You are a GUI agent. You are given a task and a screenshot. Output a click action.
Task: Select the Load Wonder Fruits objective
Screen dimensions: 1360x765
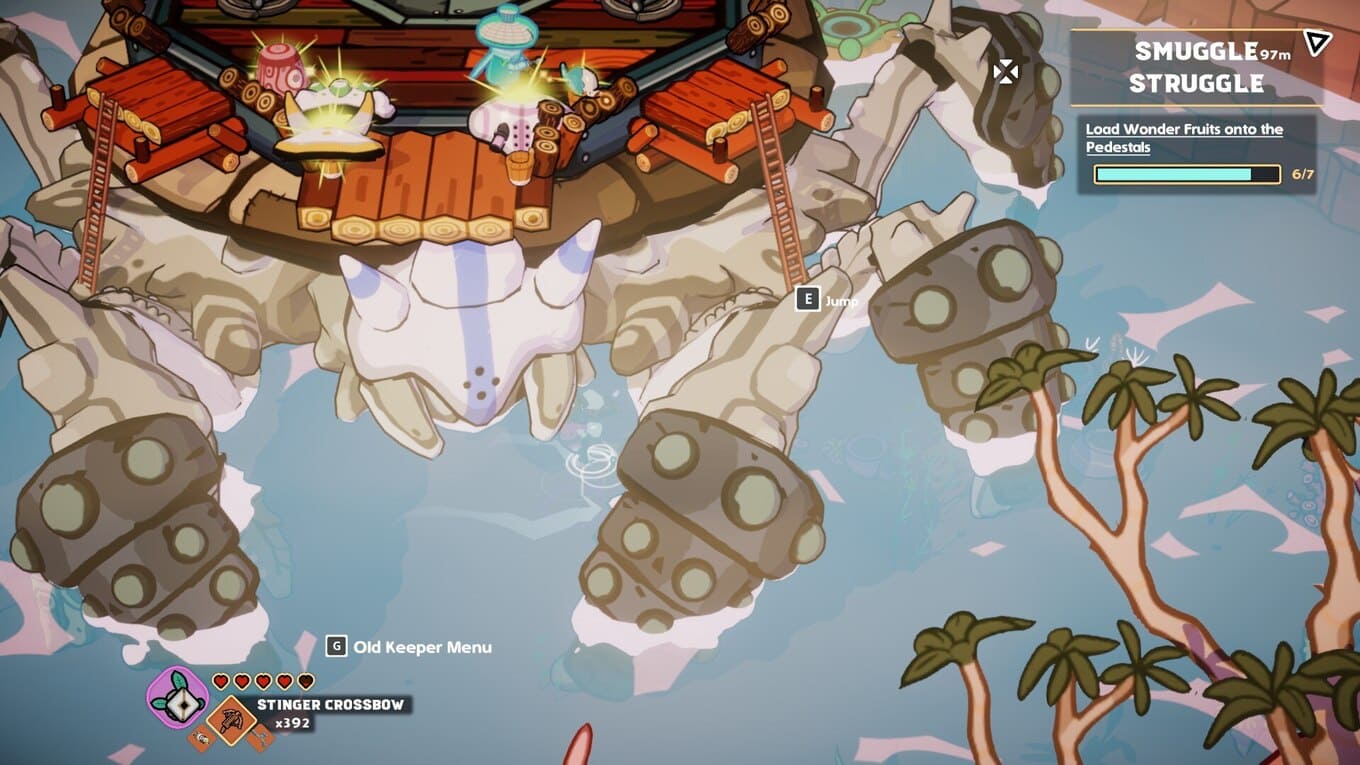tap(1184, 138)
